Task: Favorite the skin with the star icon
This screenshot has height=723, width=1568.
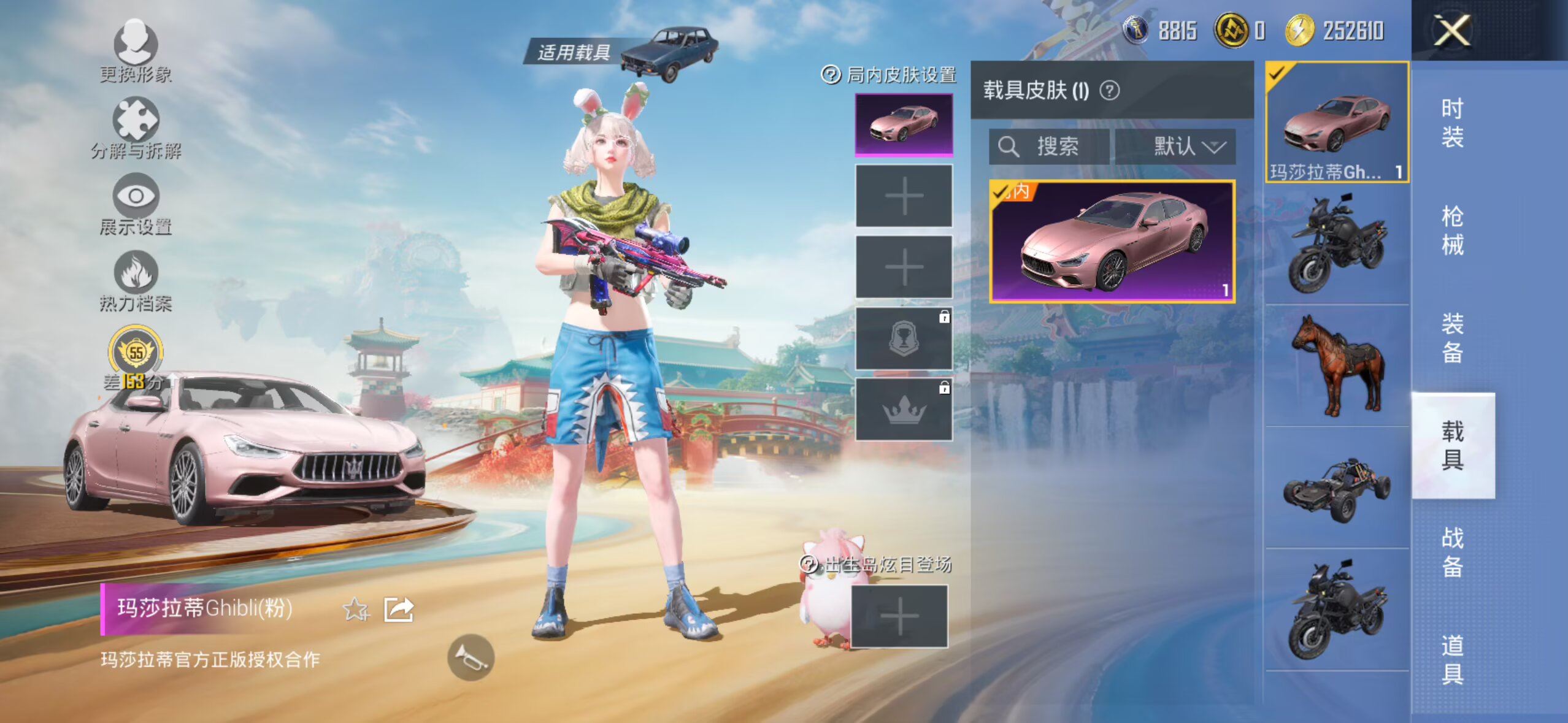Action: pos(356,610)
